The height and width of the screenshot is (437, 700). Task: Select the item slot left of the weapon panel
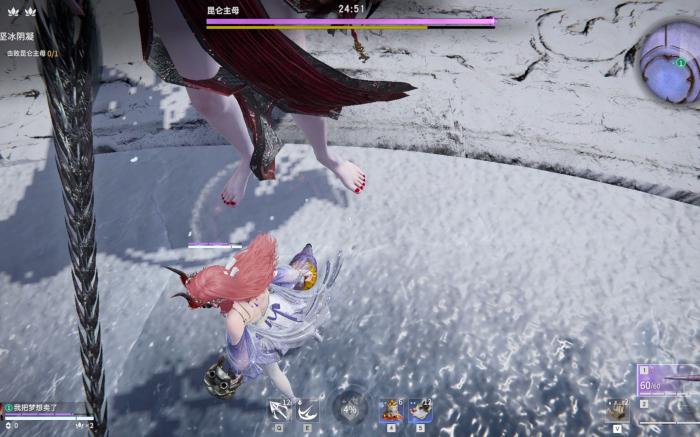[x=617, y=409]
